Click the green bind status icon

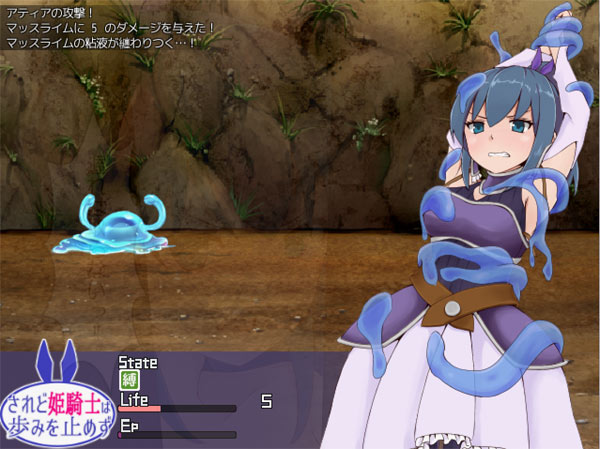tap(129, 379)
